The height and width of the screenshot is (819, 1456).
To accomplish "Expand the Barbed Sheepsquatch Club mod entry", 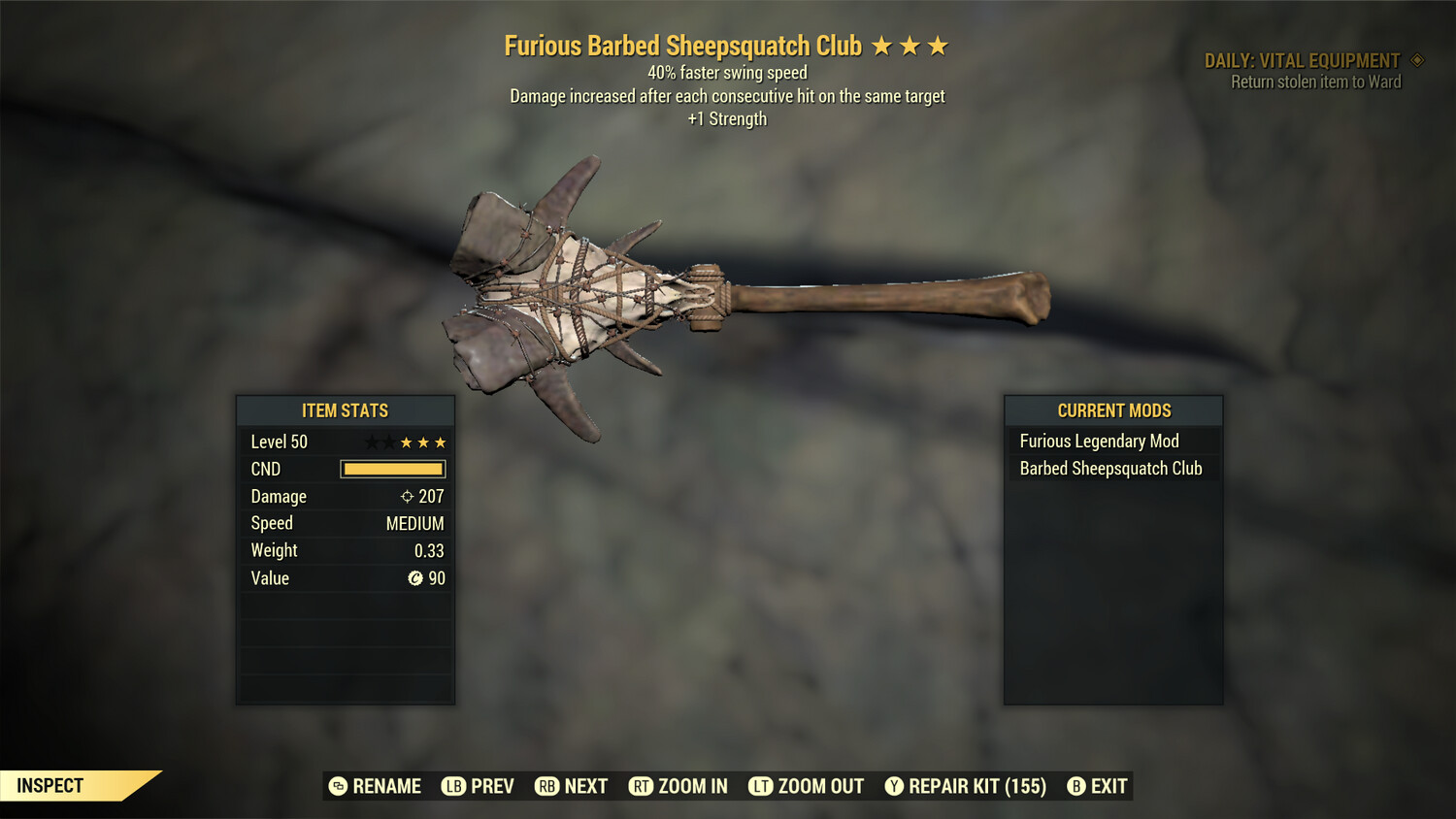I will 1110,468.
